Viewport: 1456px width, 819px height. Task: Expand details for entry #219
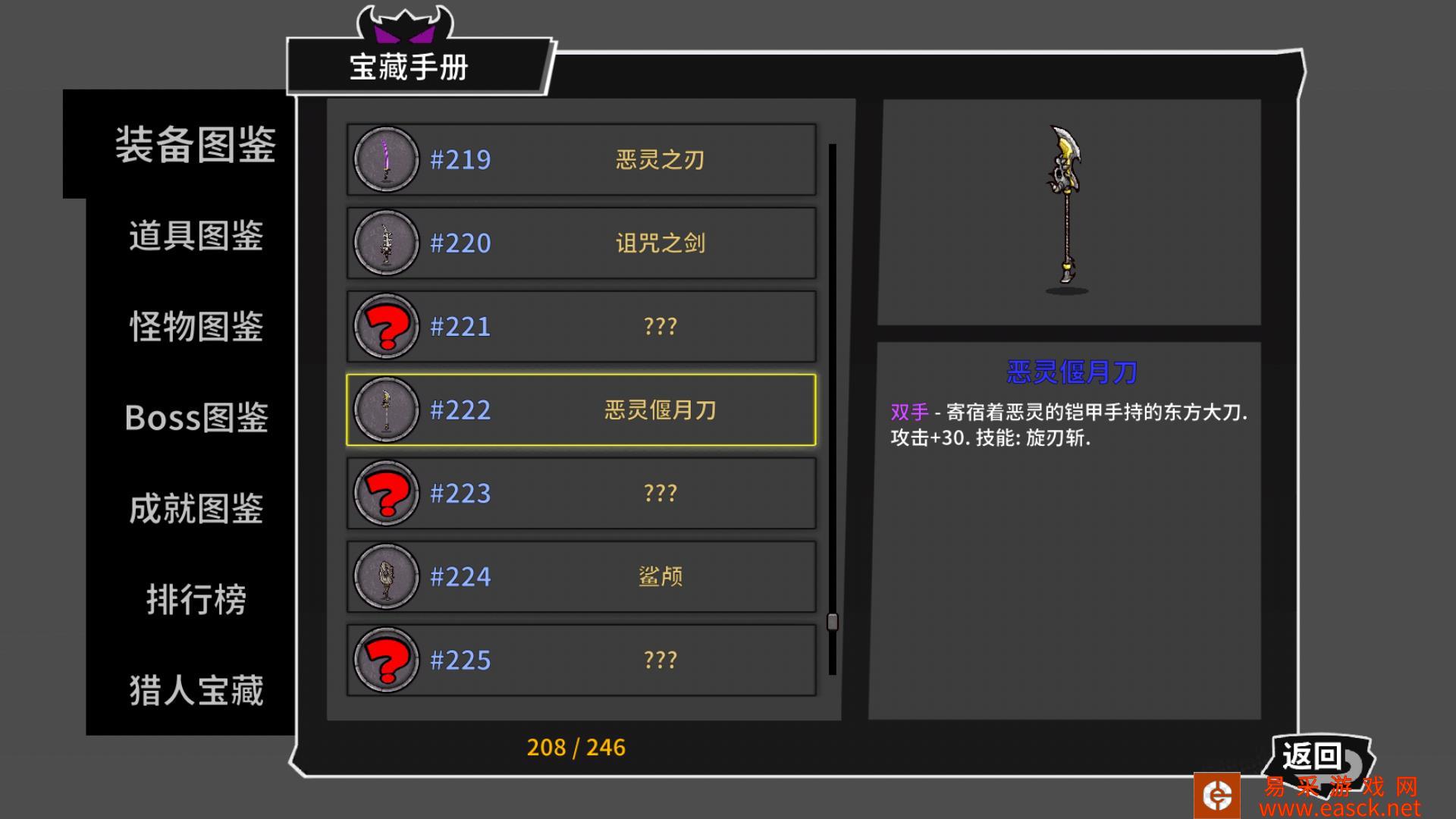[x=580, y=159]
